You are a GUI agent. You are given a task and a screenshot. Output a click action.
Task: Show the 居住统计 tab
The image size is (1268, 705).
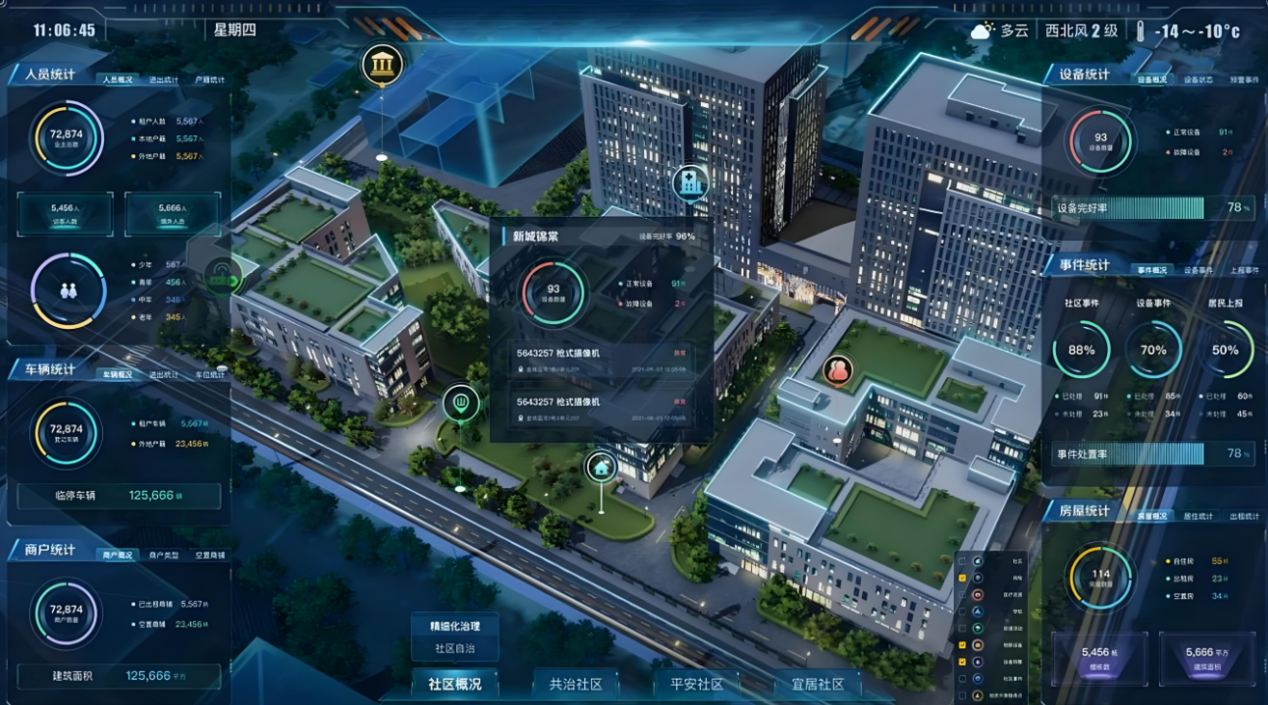coord(1199,516)
